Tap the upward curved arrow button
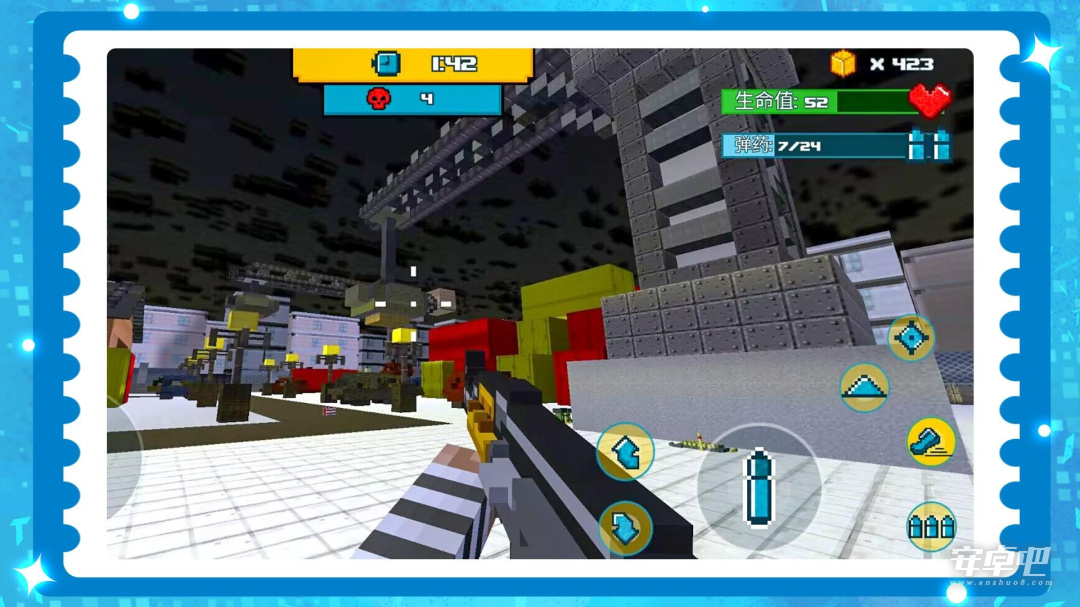 point(625,452)
